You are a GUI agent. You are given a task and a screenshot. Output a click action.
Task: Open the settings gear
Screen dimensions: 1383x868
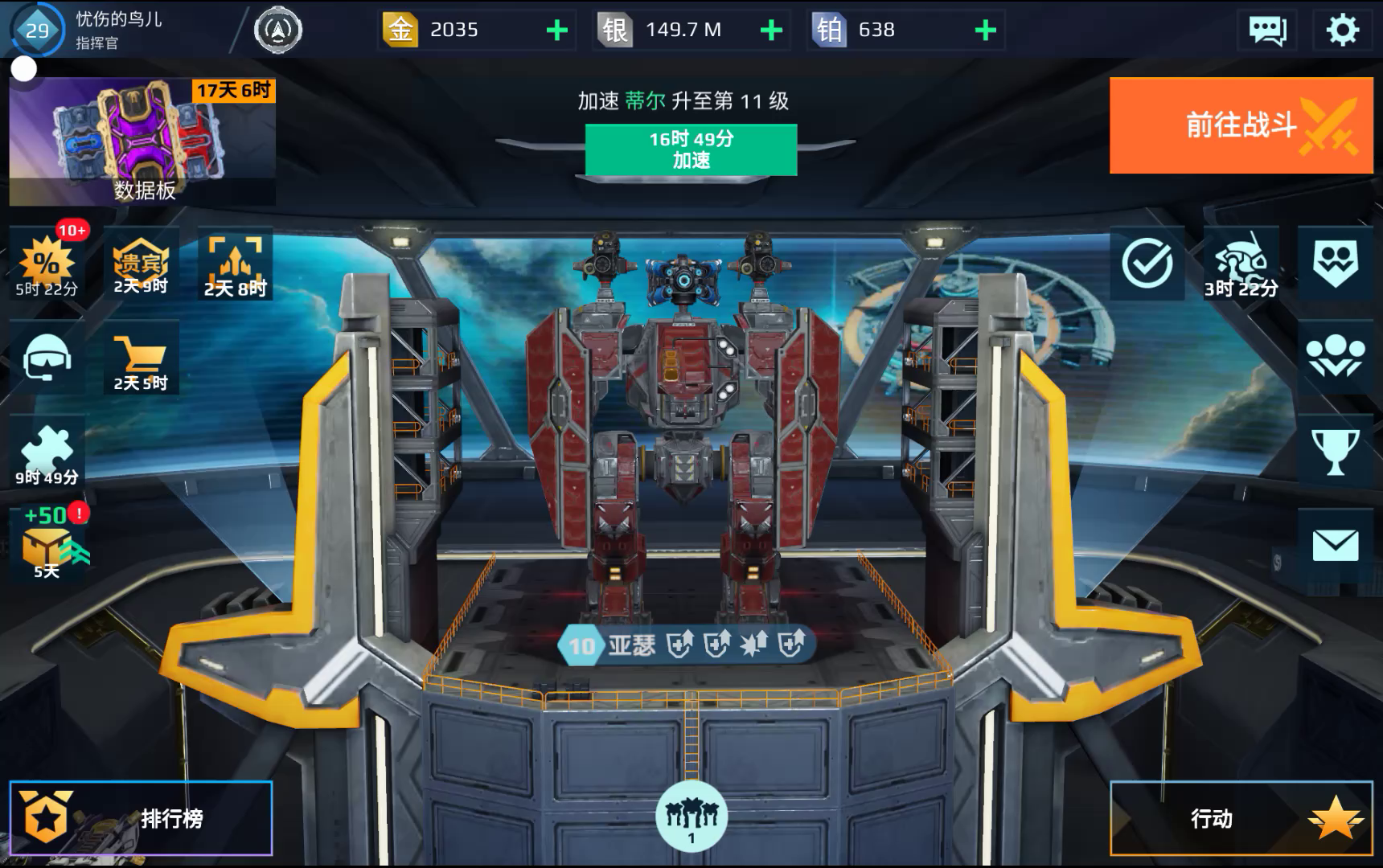pyautogui.click(x=1341, y=31)
